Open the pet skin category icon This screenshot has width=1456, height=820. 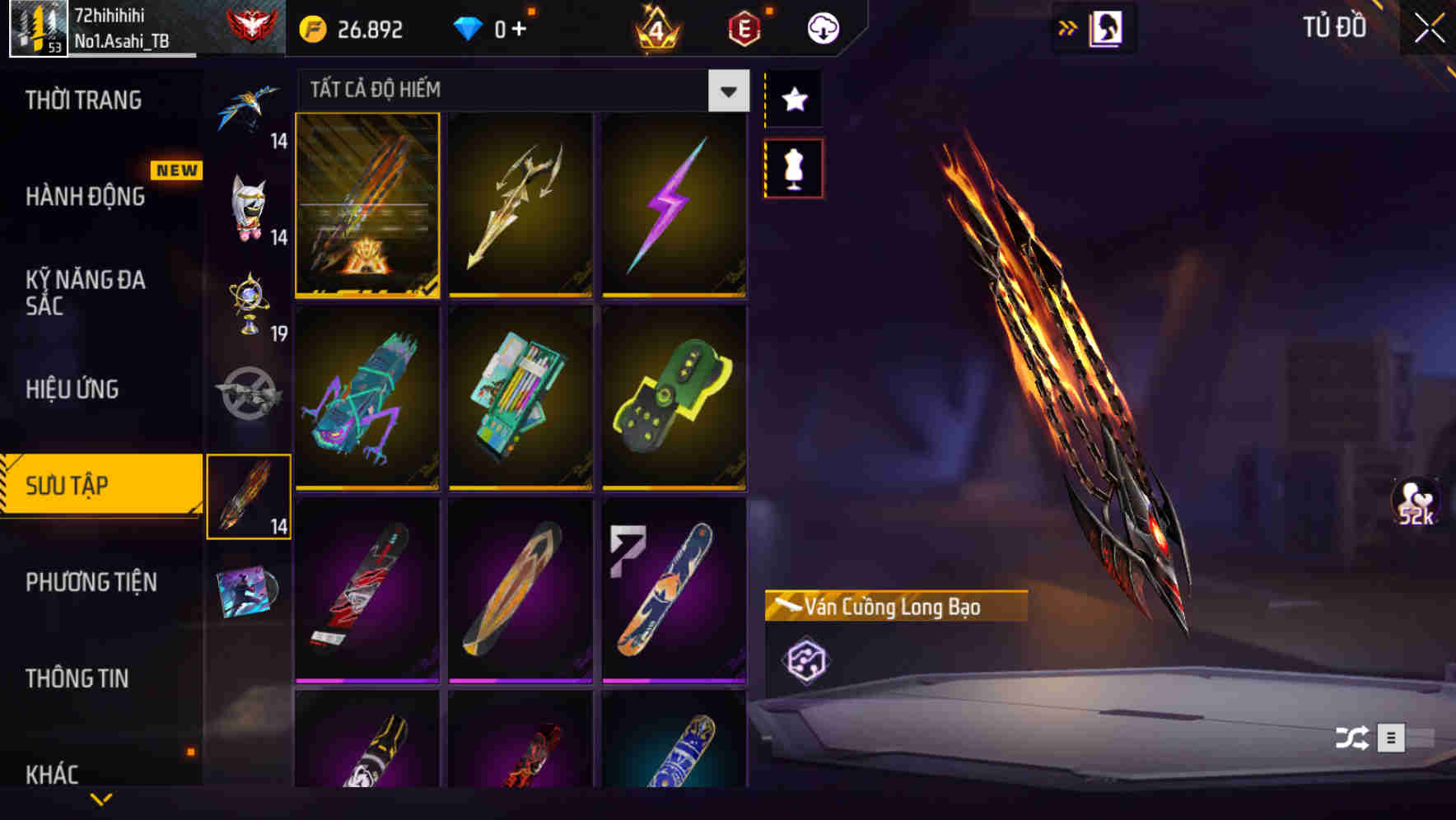[x=250, y=206]
